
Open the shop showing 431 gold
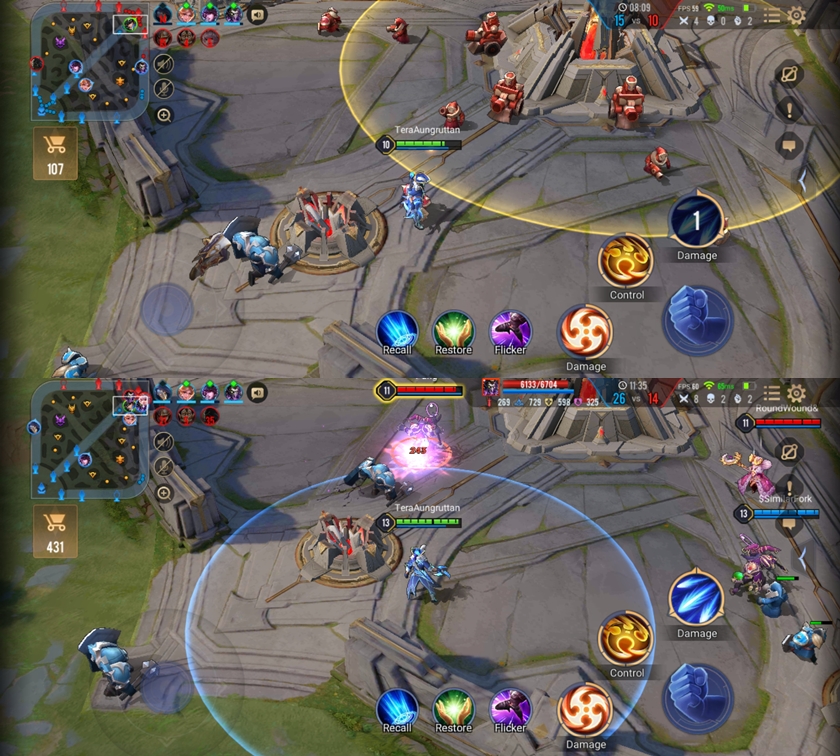[x=55, y=533]
